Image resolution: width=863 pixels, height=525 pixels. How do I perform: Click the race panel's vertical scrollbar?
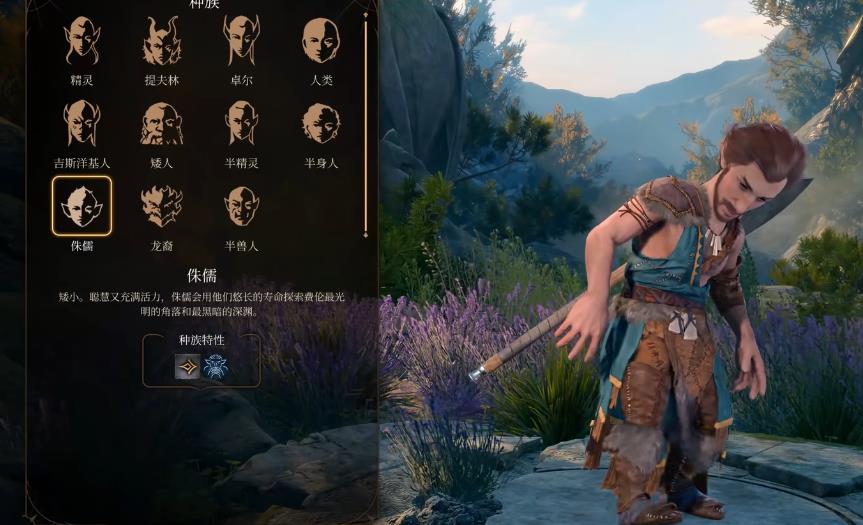pos(365,122)
